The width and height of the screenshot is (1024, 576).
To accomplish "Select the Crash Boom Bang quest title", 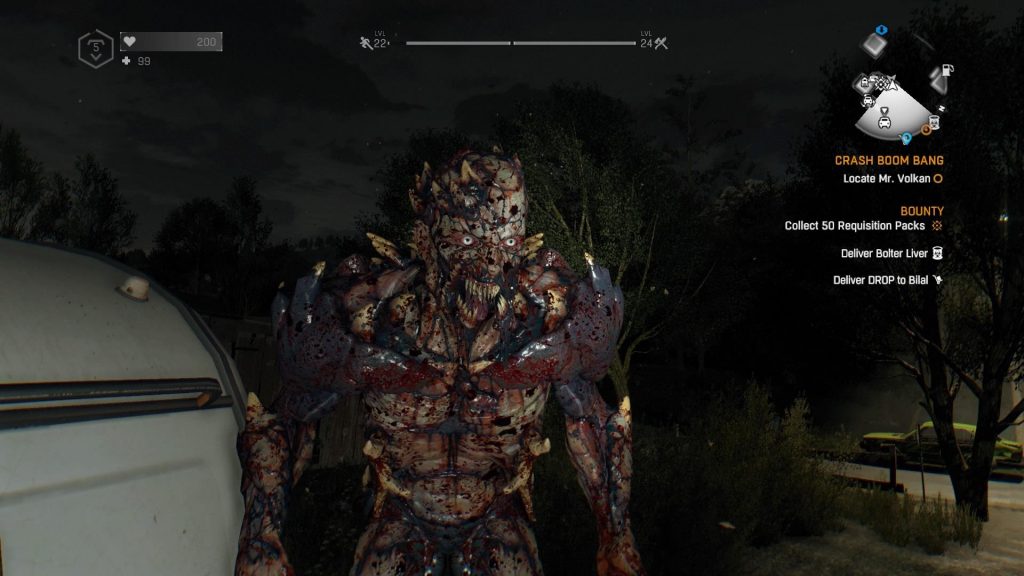I will 889,160.
